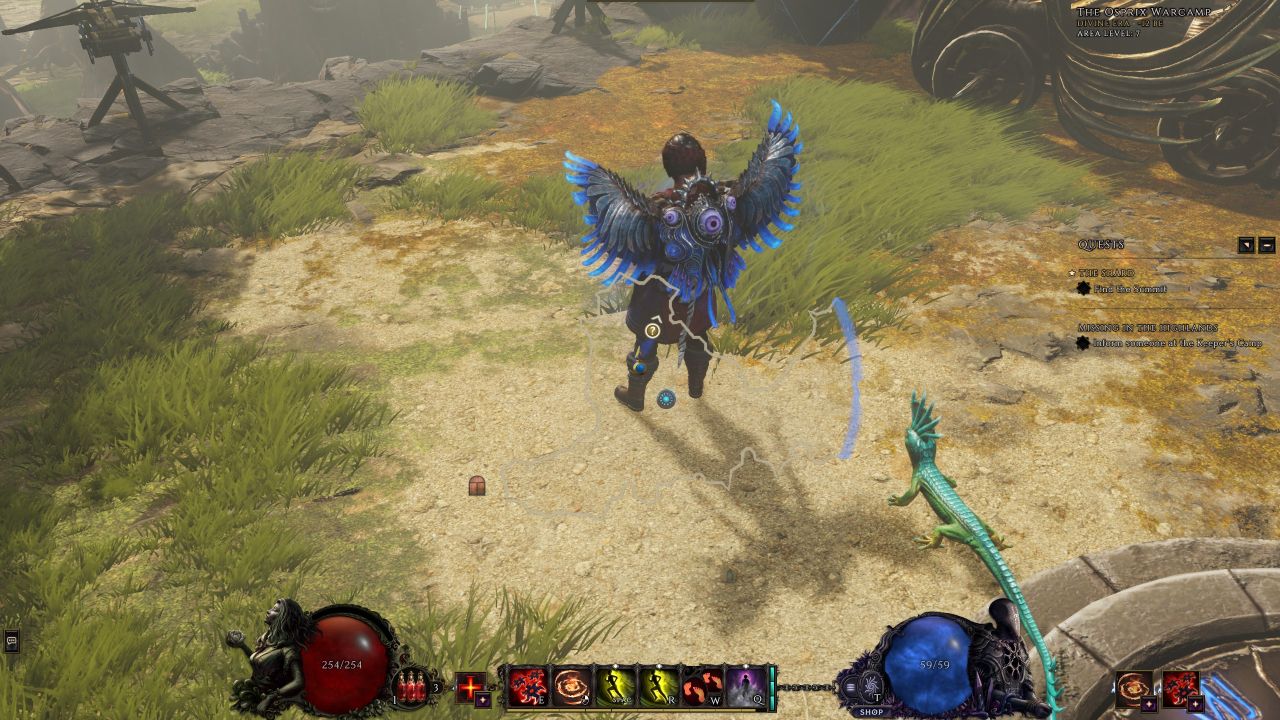Minimize the Quests panel using the dash button
The width and height of the screenshot is (1280, 720).
(x=1268, y=245)
